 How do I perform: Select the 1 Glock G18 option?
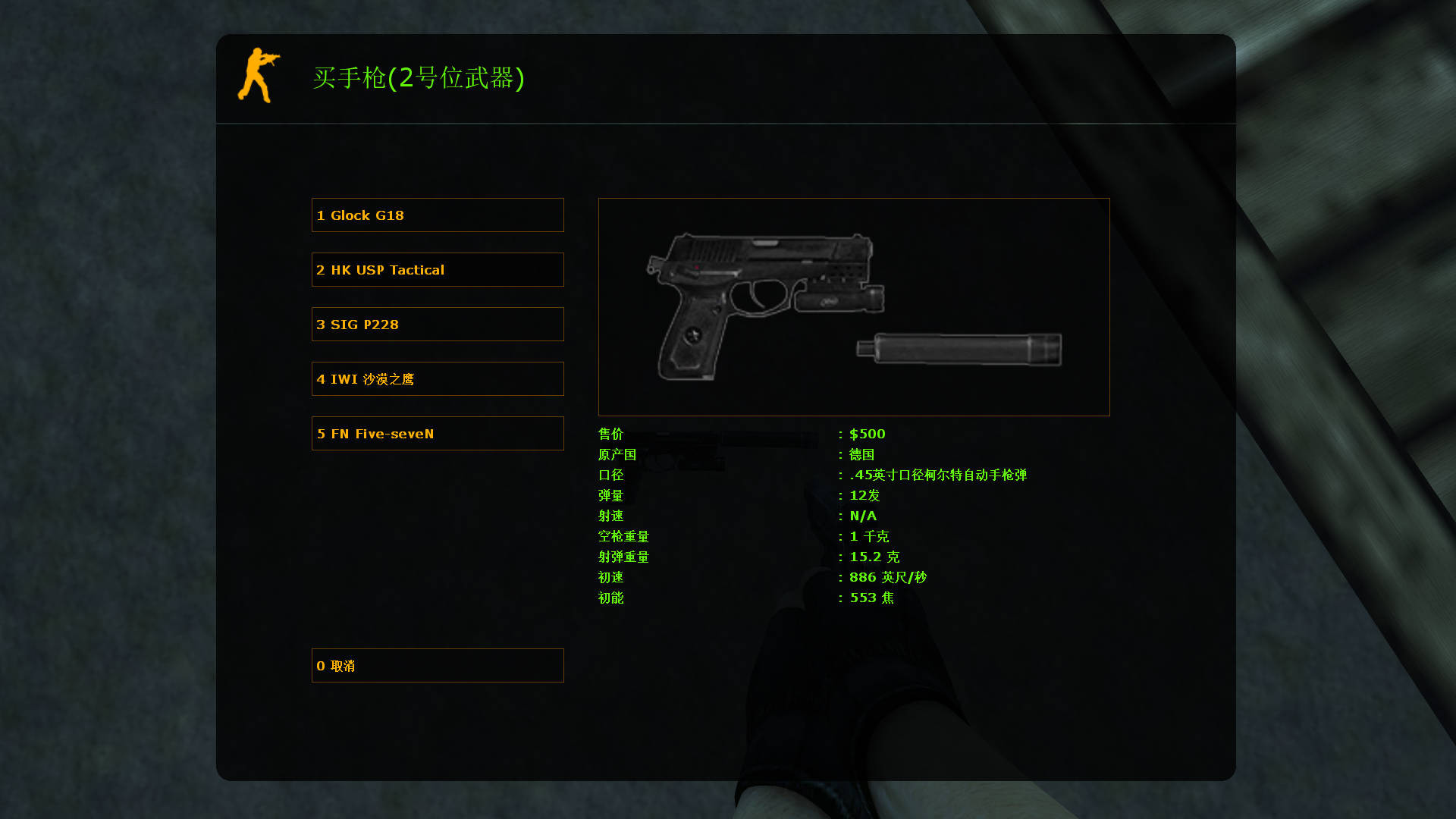pyautogui.click(x=438, y=215)
